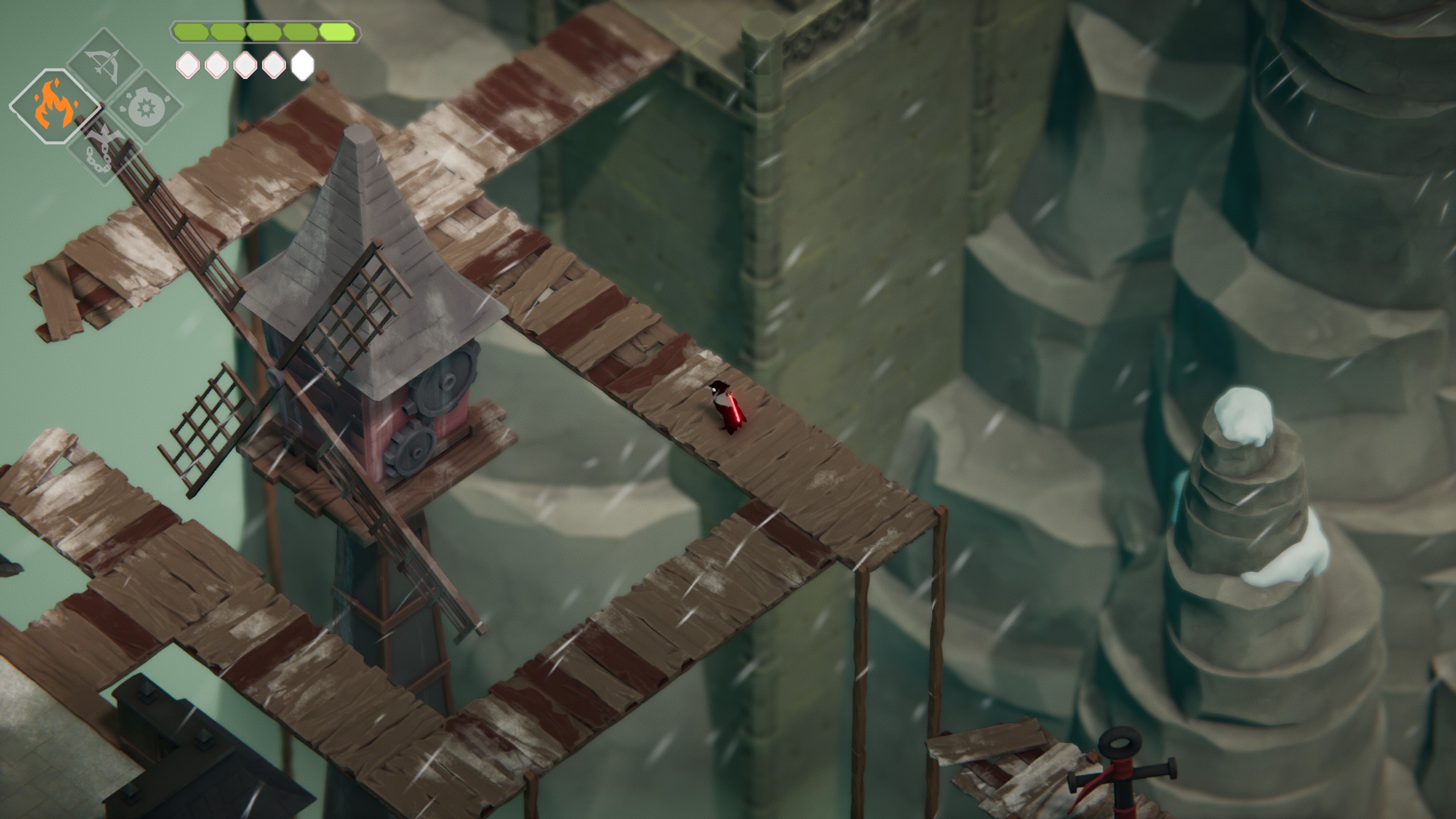
Task: Select the orange flame spell icon
Action: (x=55, y=108)
